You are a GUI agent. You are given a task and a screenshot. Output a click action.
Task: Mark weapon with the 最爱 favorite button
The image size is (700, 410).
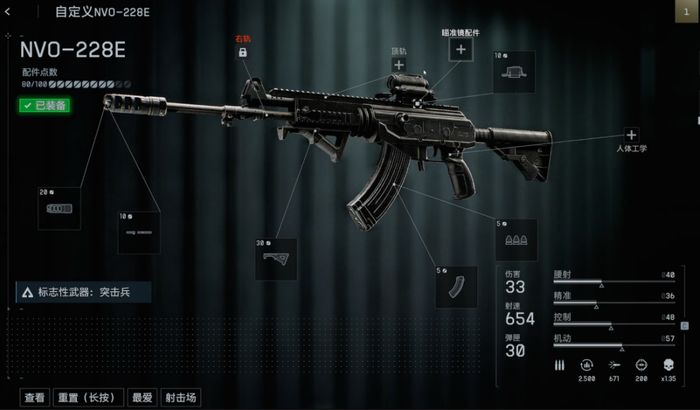point(143,397)
